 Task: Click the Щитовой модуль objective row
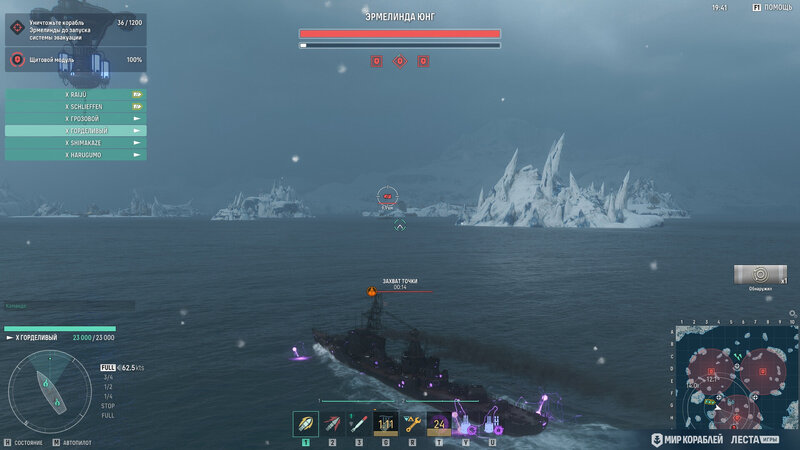76,60
